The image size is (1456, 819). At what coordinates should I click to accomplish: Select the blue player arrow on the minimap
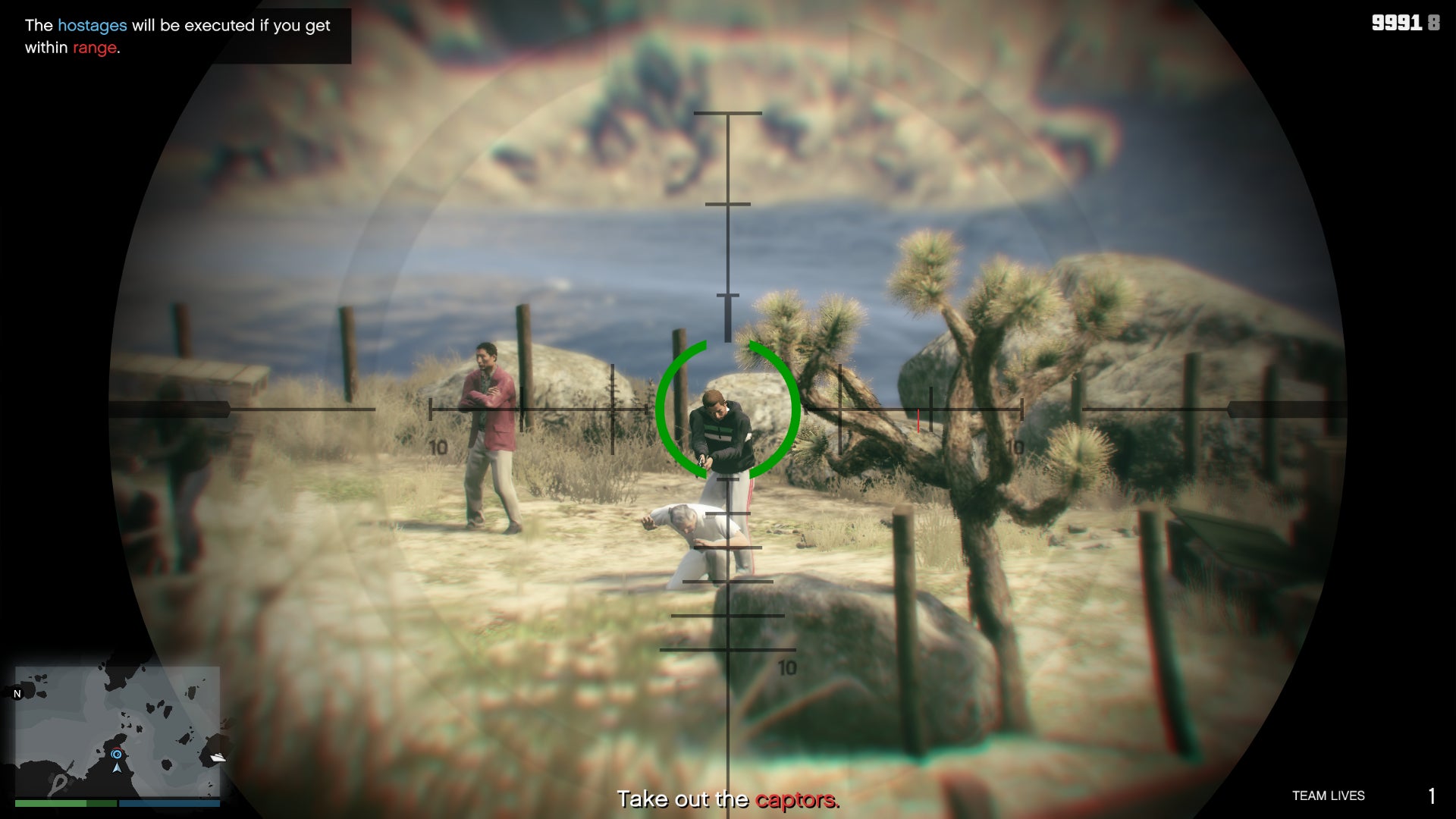coord(117,768)
